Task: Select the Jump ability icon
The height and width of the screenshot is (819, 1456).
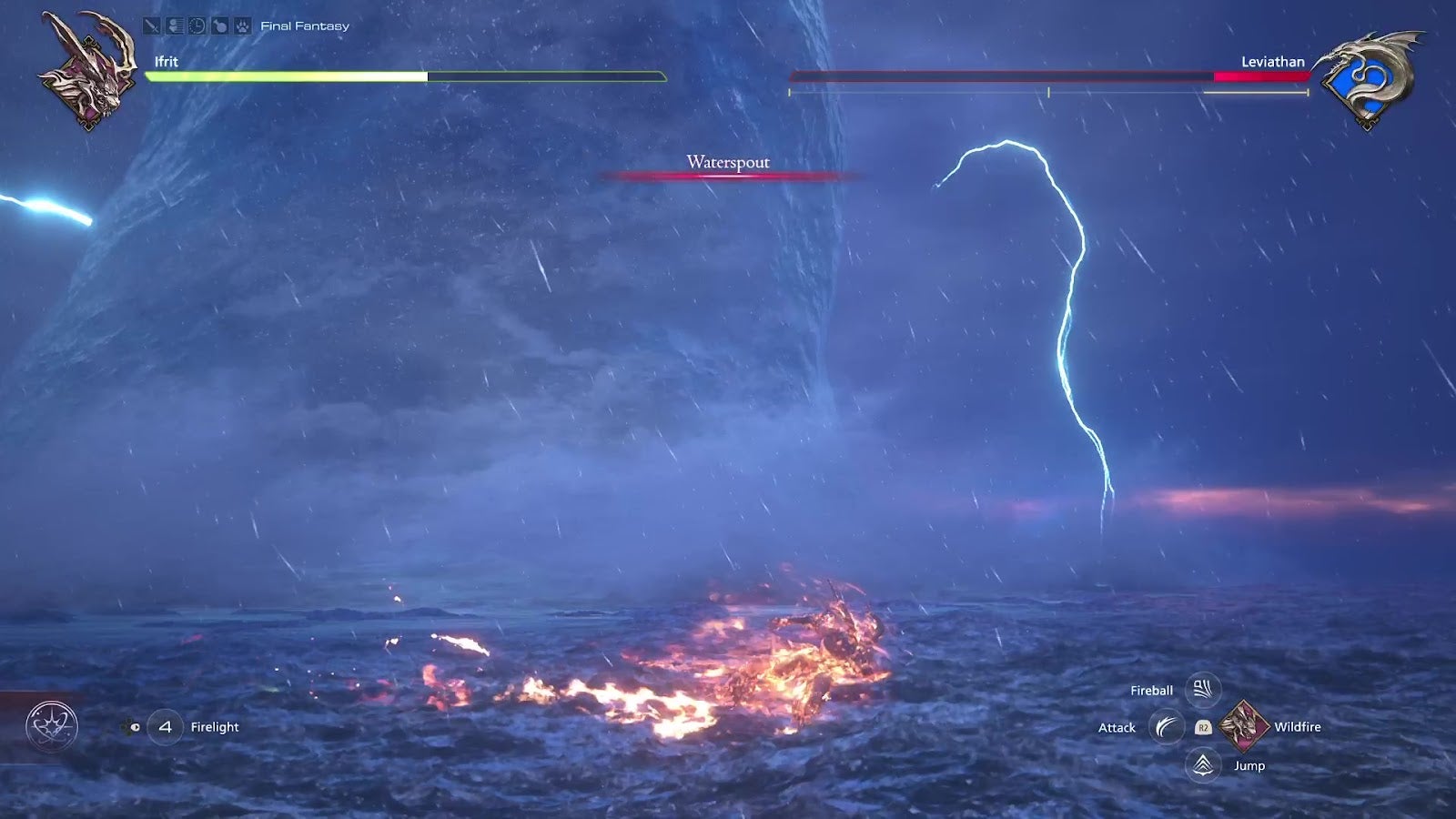Action: pos(1203,765)
